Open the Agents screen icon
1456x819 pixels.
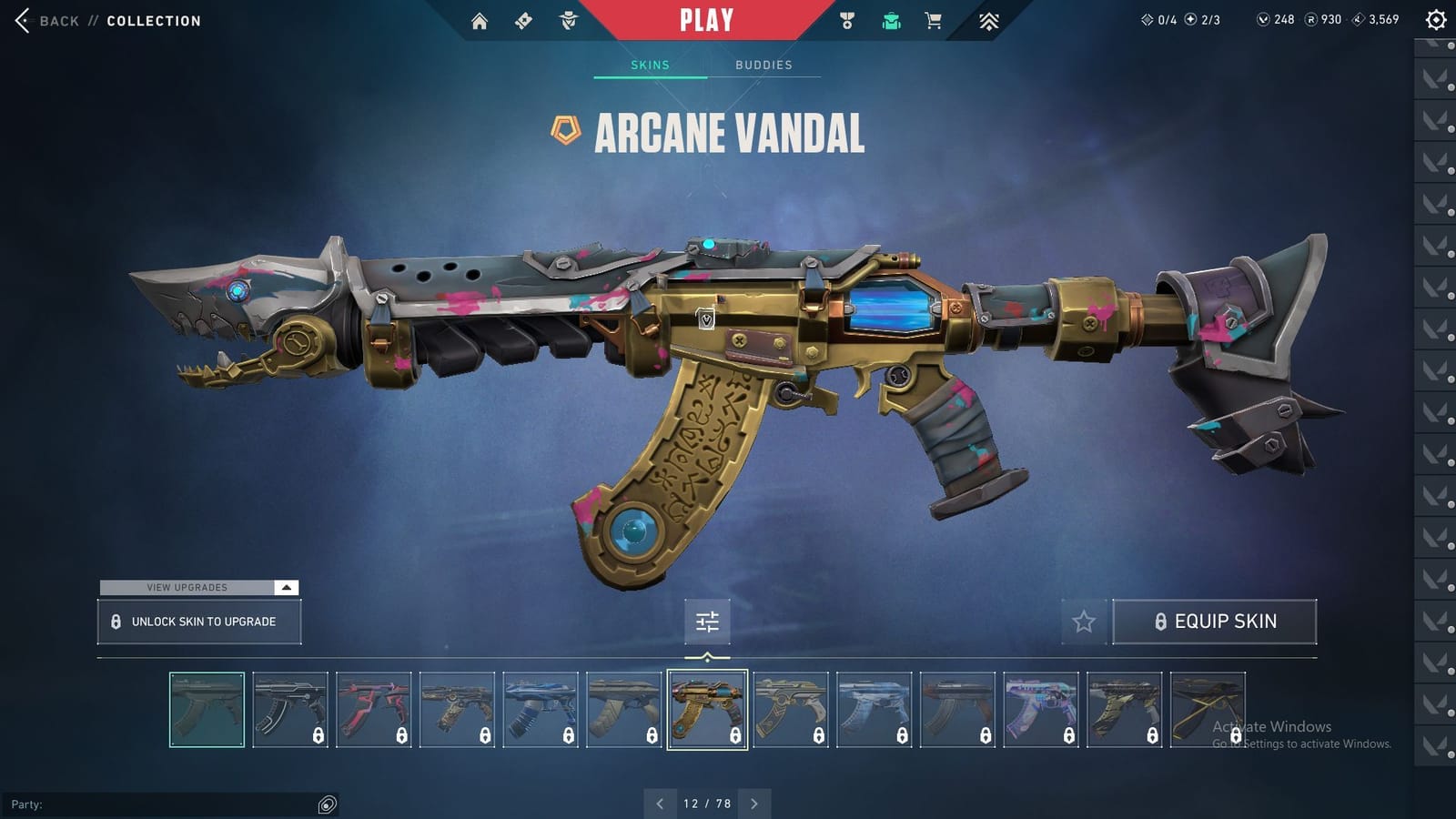(568, 19)
